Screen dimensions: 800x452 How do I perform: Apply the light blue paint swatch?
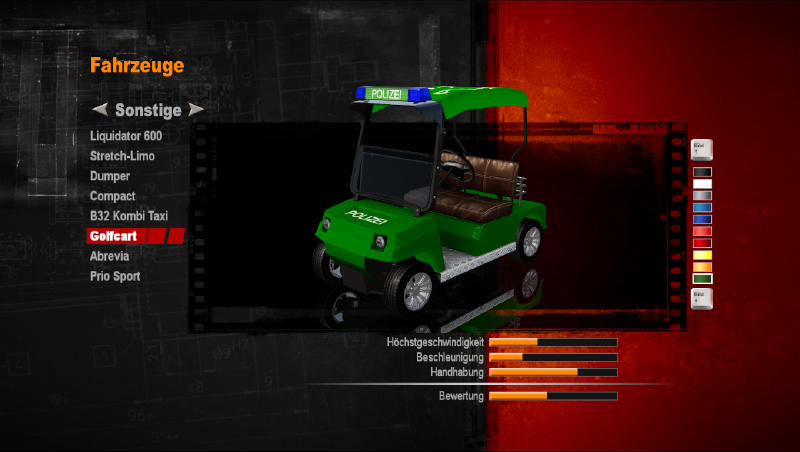point(702,208)
